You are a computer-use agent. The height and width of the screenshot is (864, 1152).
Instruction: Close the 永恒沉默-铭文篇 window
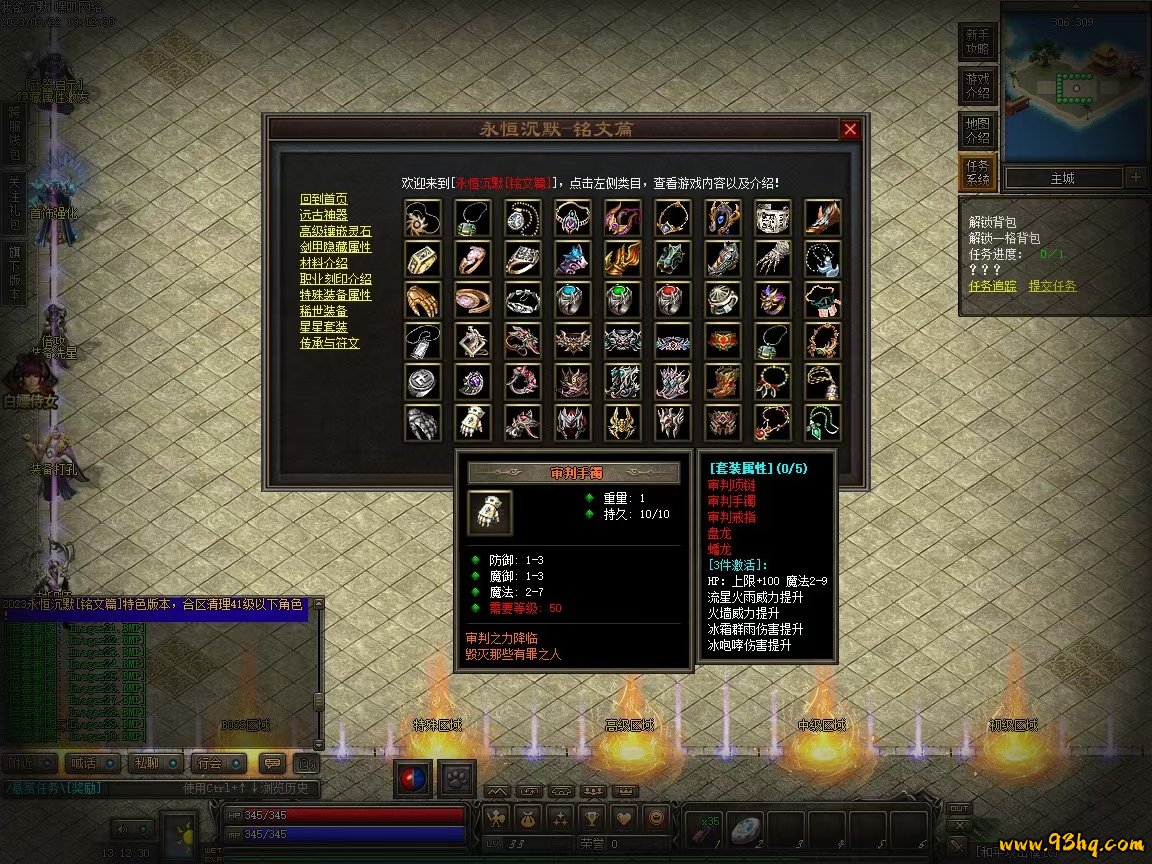coord(850,129)
